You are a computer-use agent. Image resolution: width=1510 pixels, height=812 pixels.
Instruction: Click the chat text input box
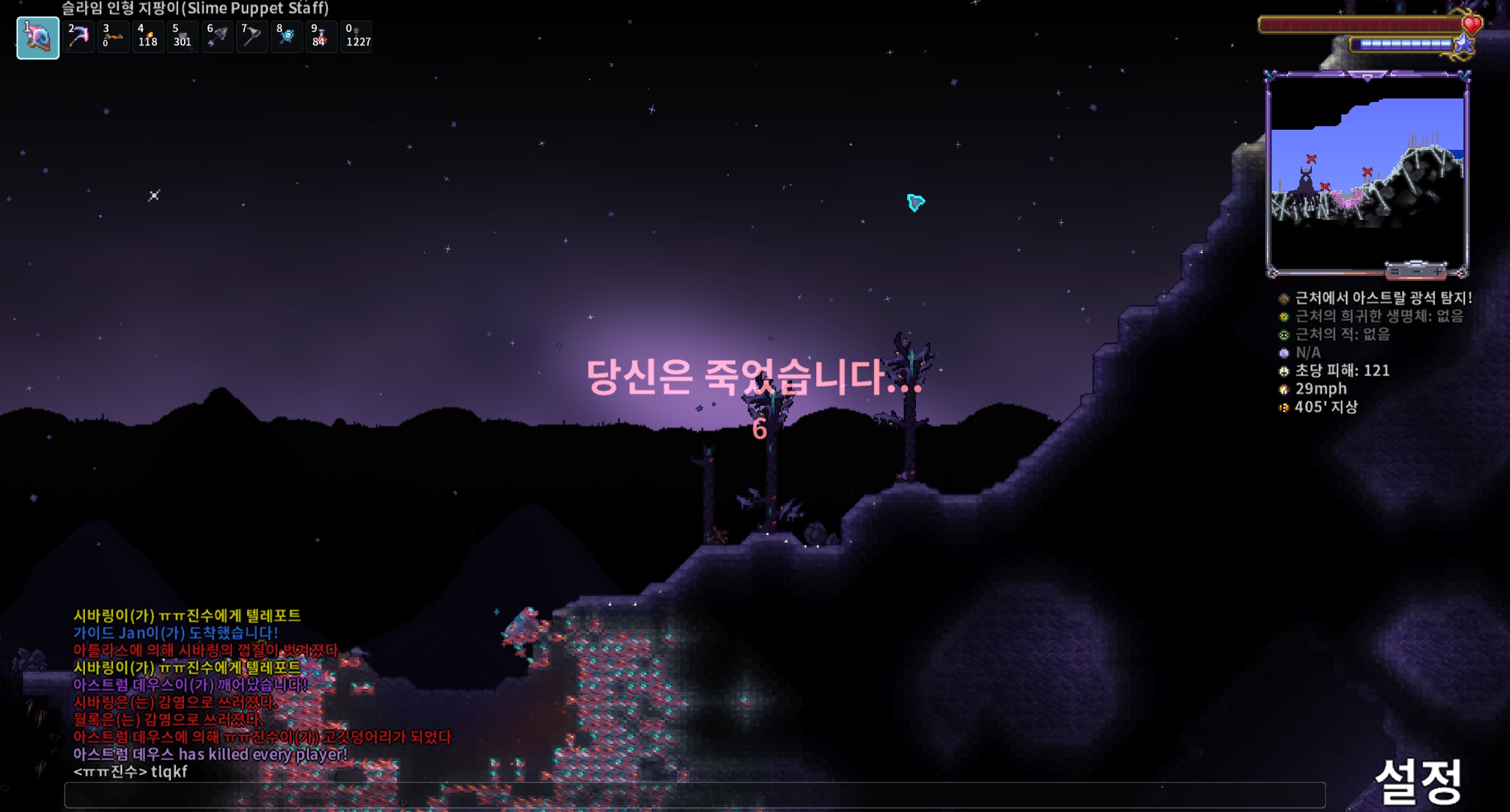694,795
